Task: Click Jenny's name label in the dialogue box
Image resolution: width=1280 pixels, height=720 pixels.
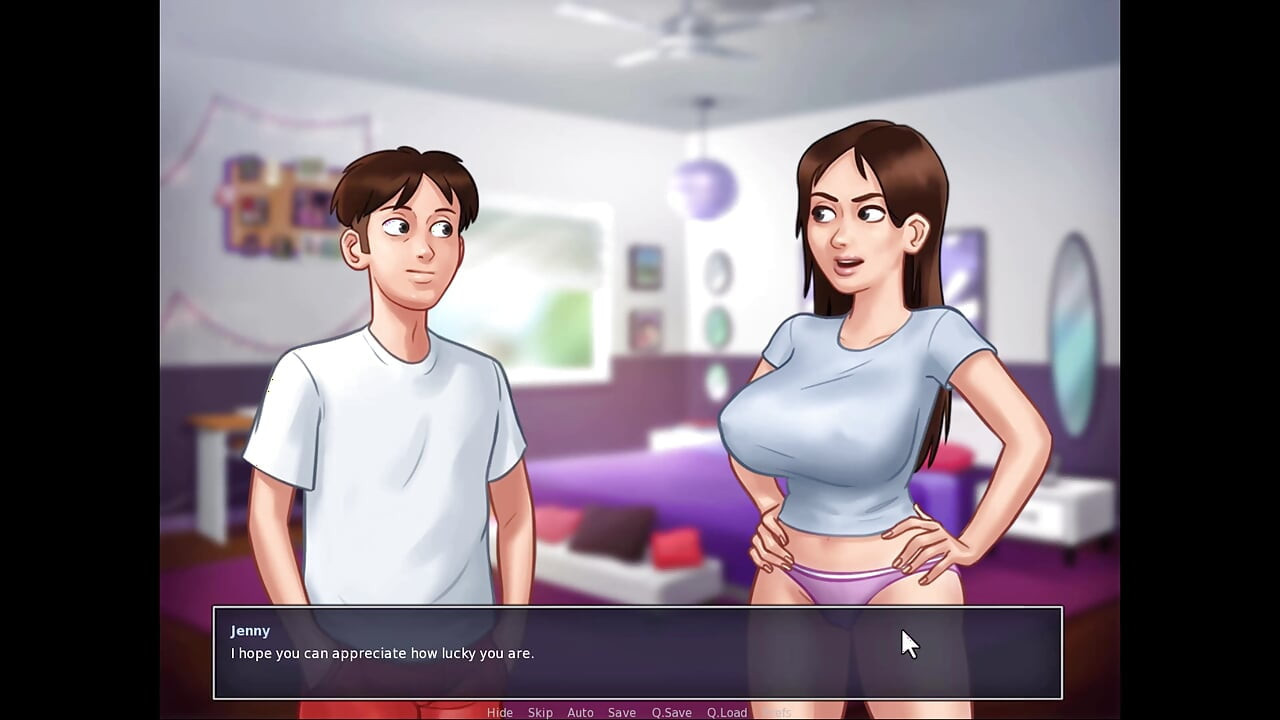Action: click(x=250, y=631)
